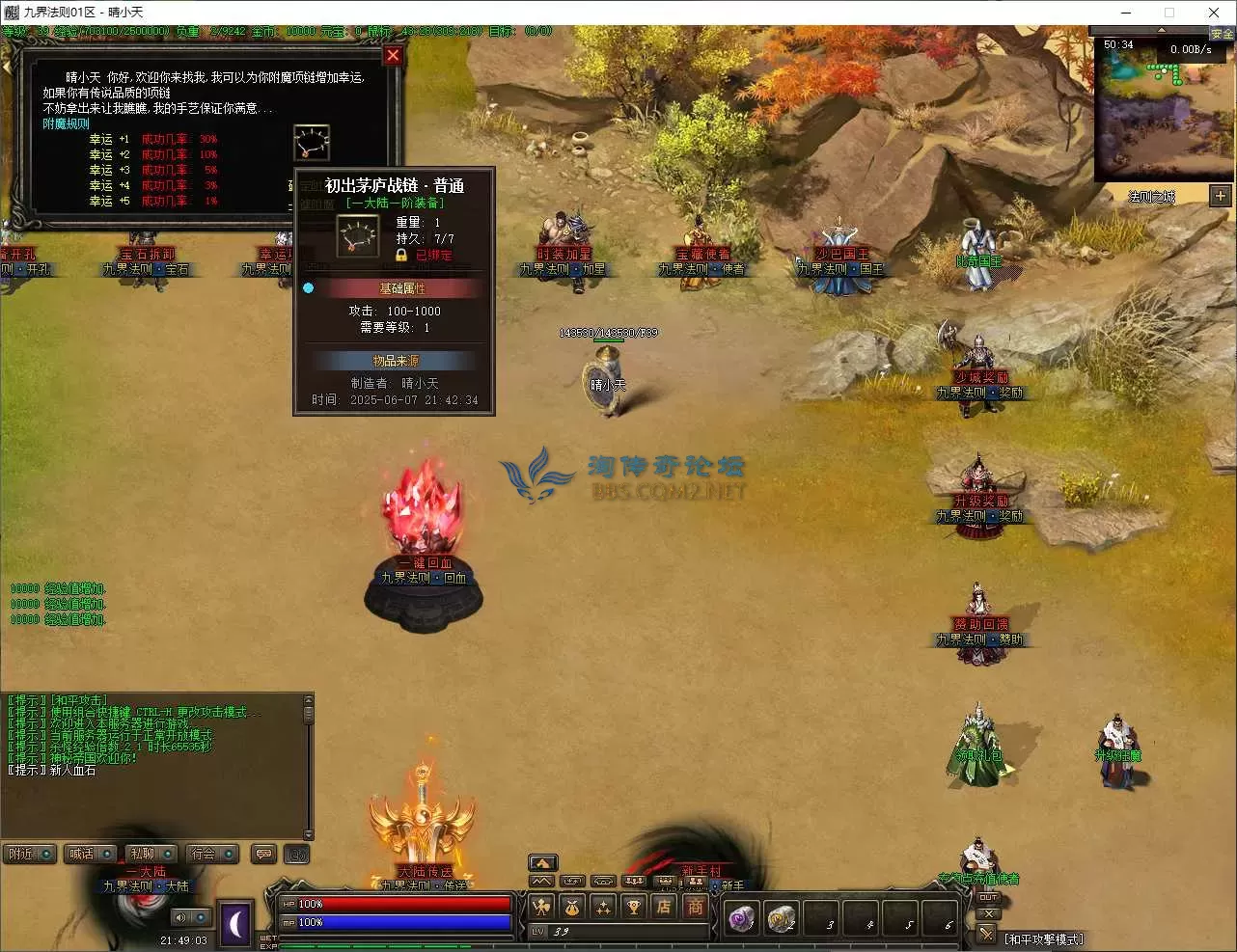The image size is (1237, 952).
Task: Toggle the sound speaker button
Action: 179,917
